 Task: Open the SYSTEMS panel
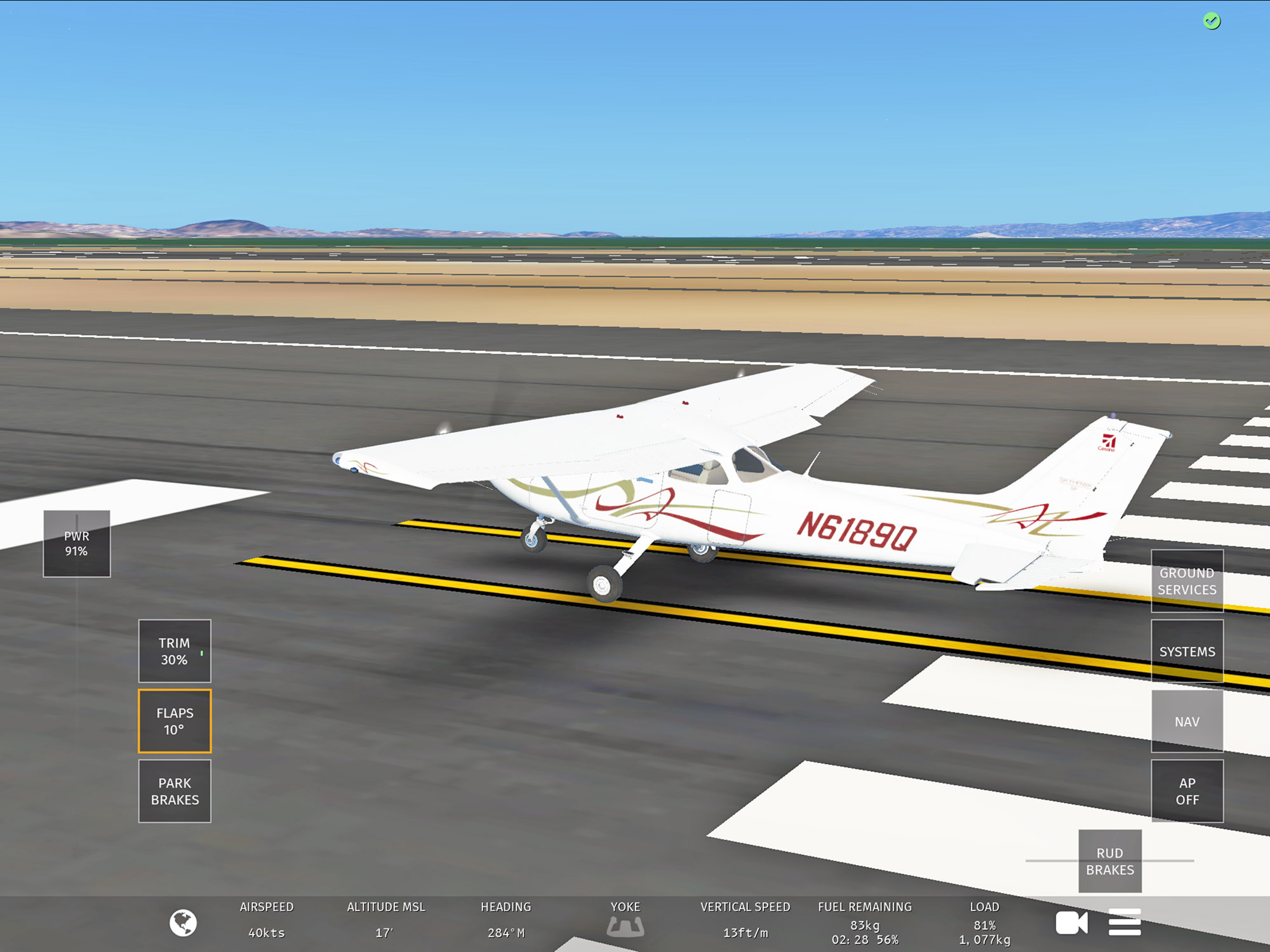pos(1187,651)
